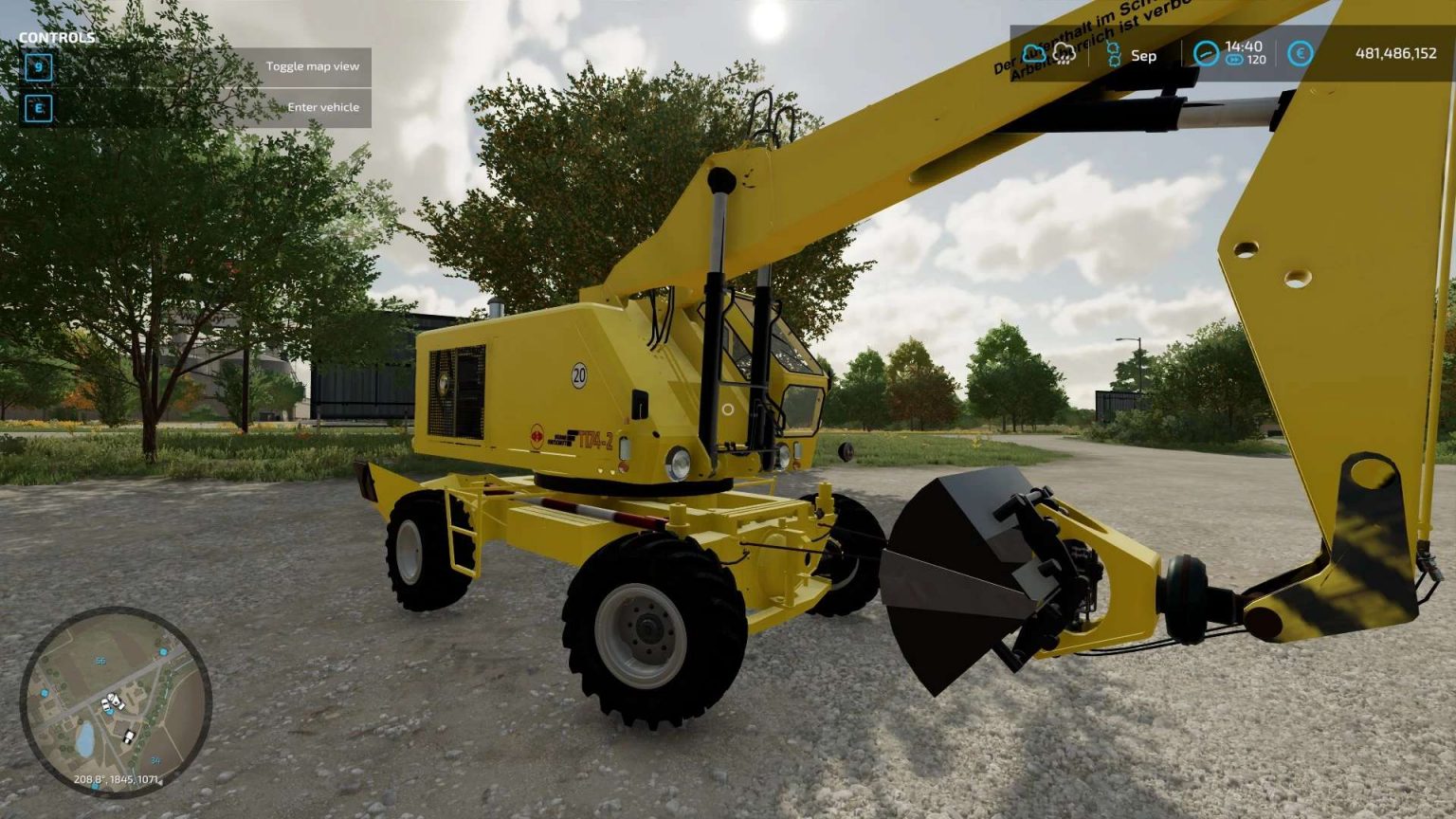Click the clock showing 14:40
Image resolution: width=1456 pixels, height=819 pixels.
[1244, 45]
